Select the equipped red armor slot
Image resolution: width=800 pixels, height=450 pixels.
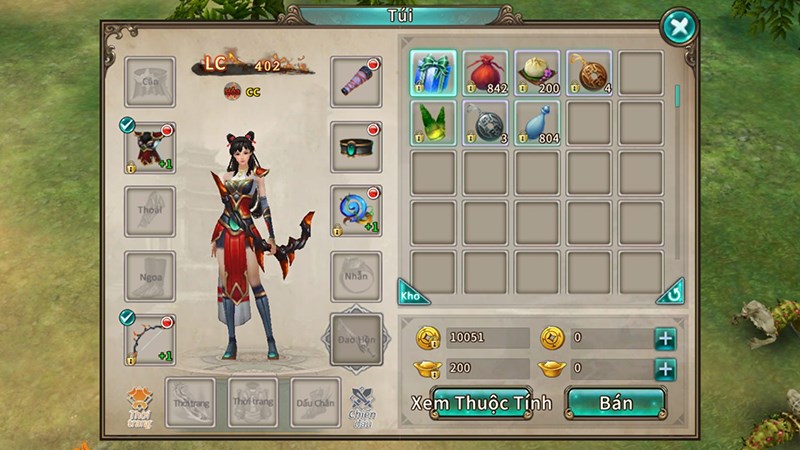pyautogui.click(x=149, y=148)
